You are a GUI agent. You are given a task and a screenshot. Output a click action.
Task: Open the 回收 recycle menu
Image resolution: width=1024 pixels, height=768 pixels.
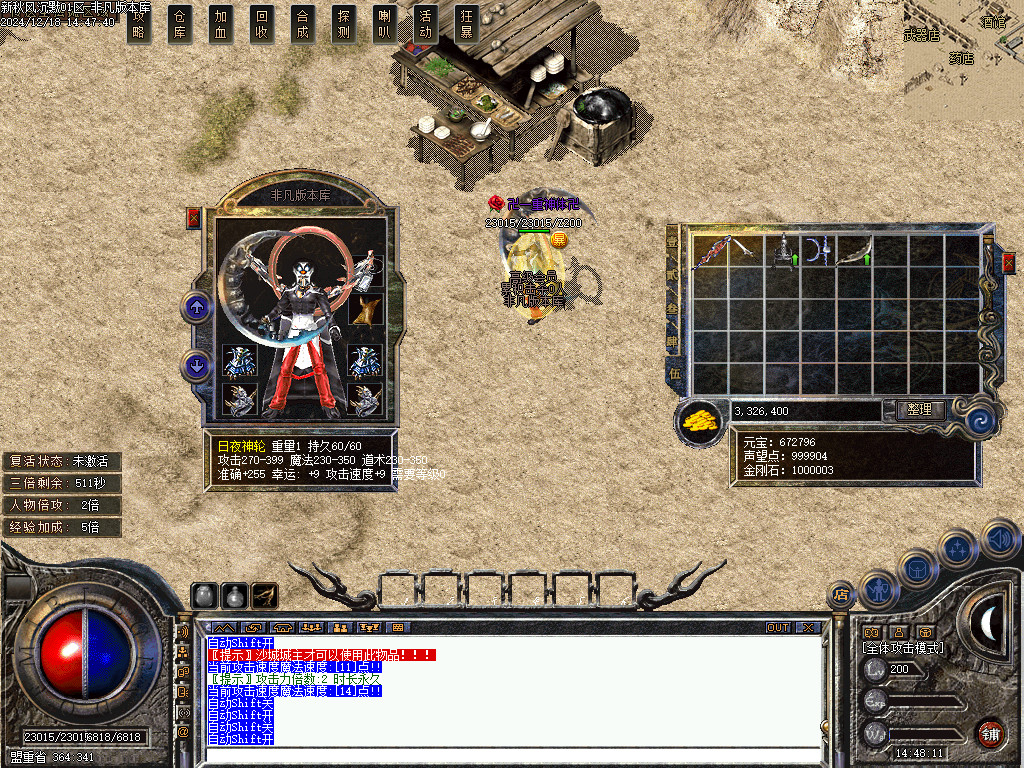(262, 24)
